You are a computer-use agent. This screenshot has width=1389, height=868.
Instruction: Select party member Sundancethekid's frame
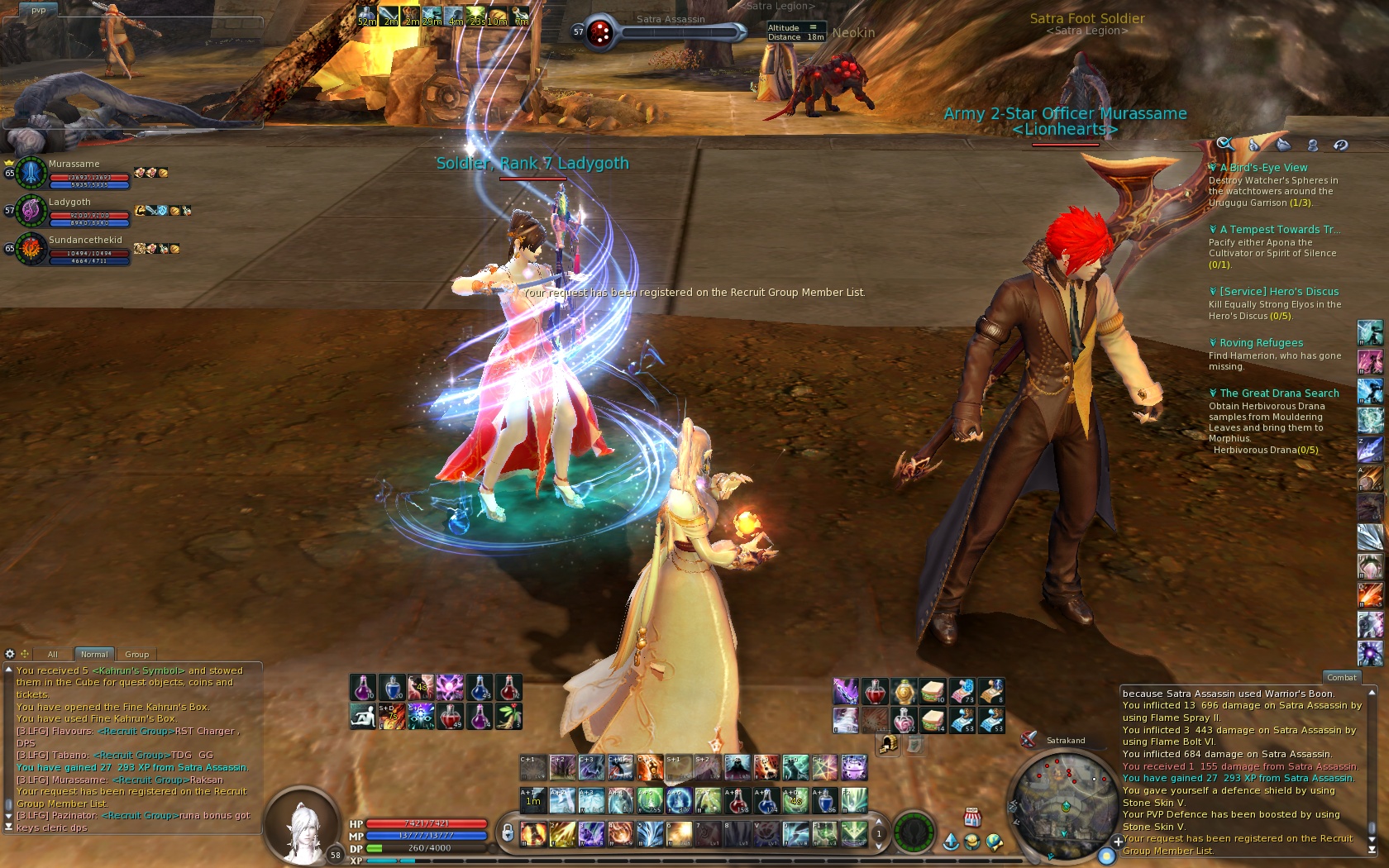coord(74,249)
